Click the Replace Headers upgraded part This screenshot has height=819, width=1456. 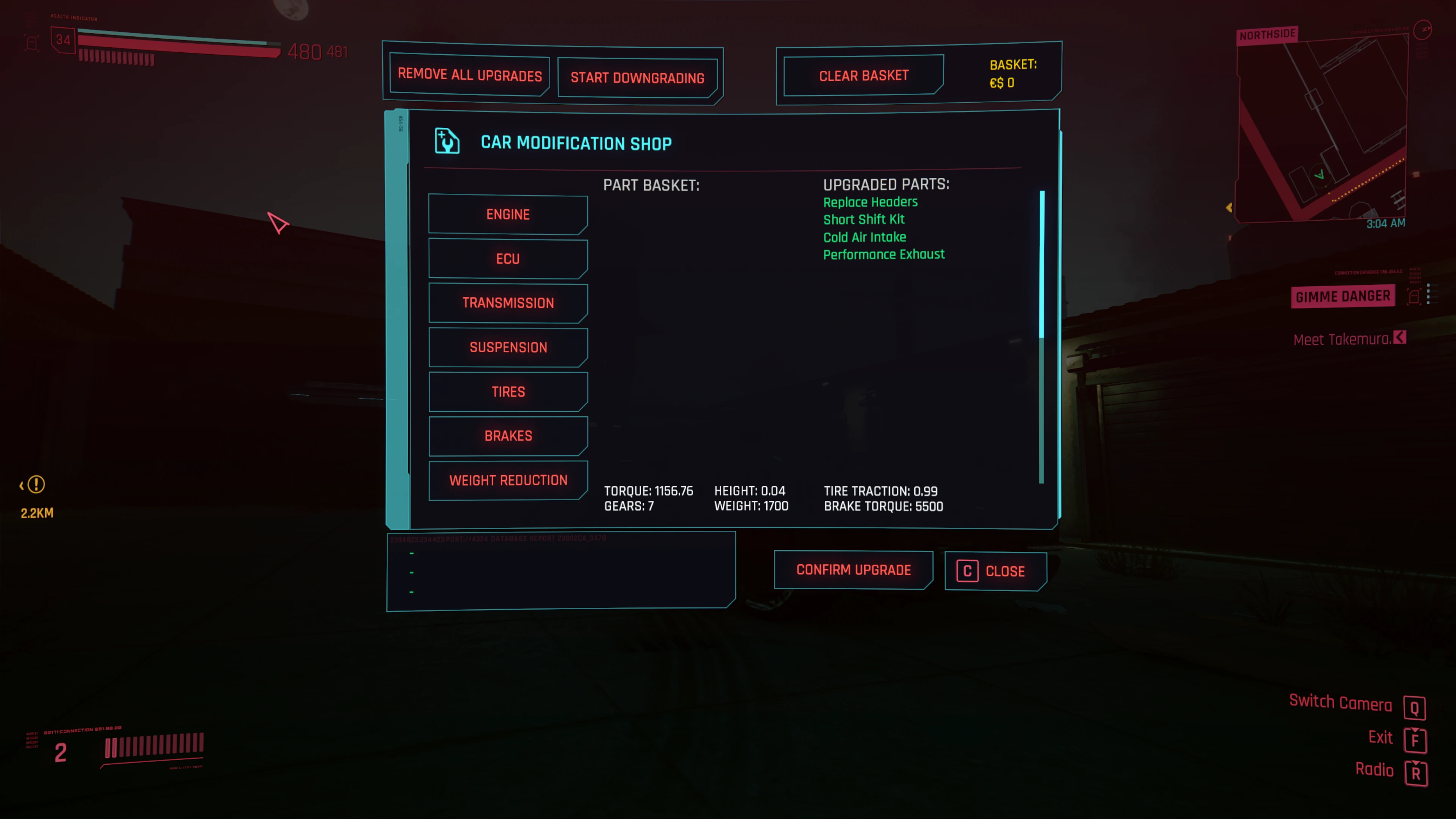click(x=870, y=202)
